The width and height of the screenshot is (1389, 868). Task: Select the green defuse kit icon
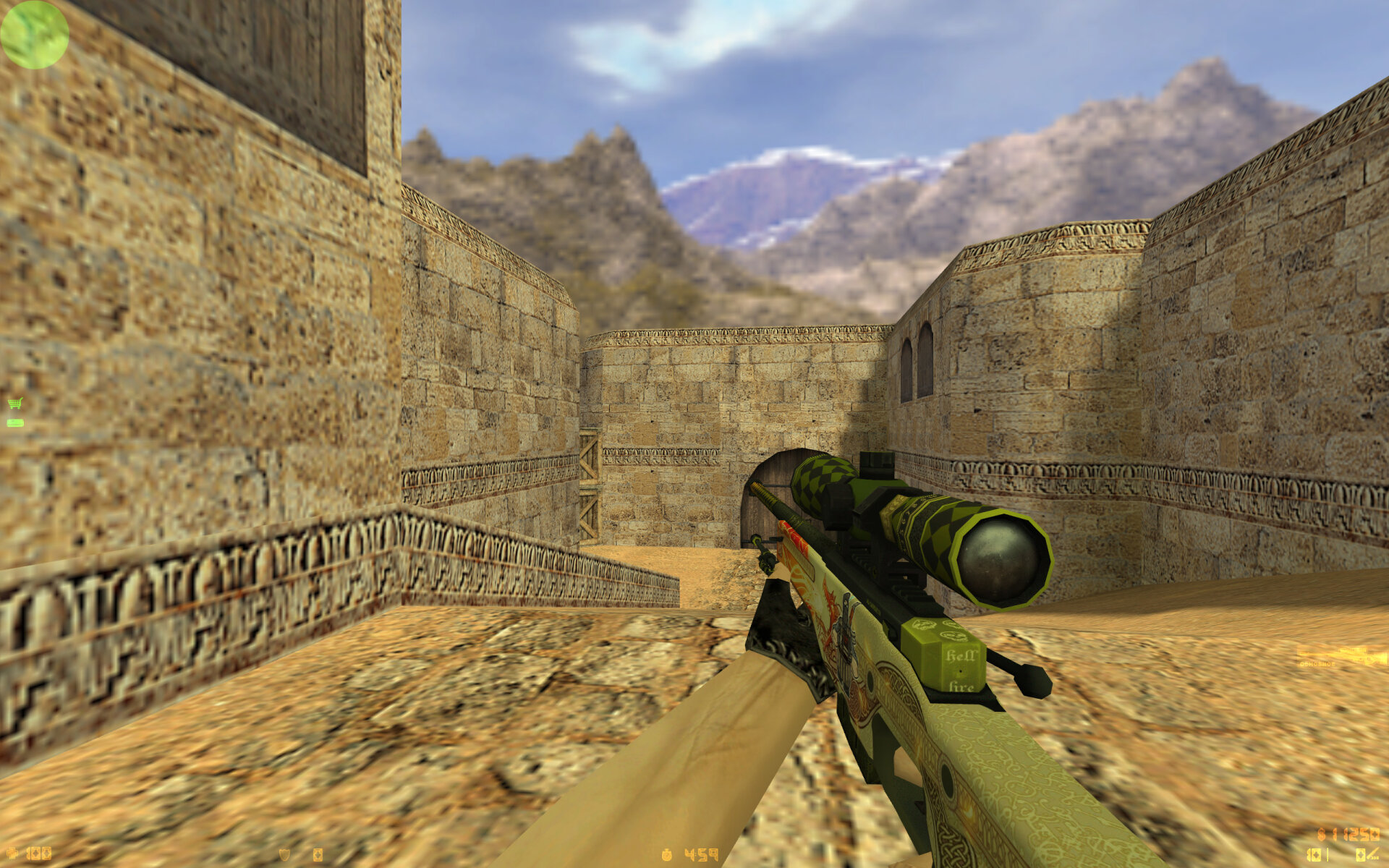(14, 422)
